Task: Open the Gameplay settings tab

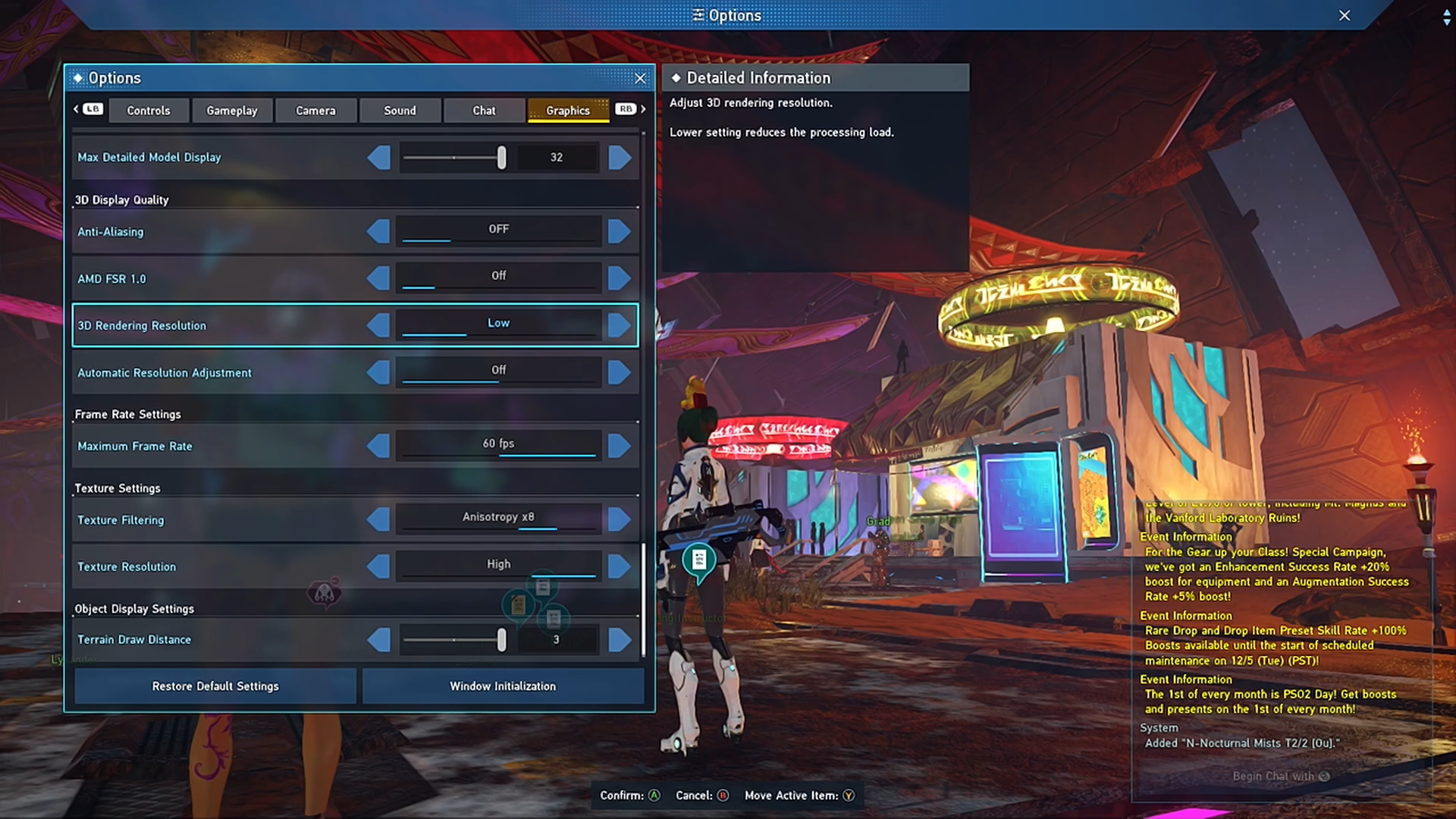Action: [231, 111]
